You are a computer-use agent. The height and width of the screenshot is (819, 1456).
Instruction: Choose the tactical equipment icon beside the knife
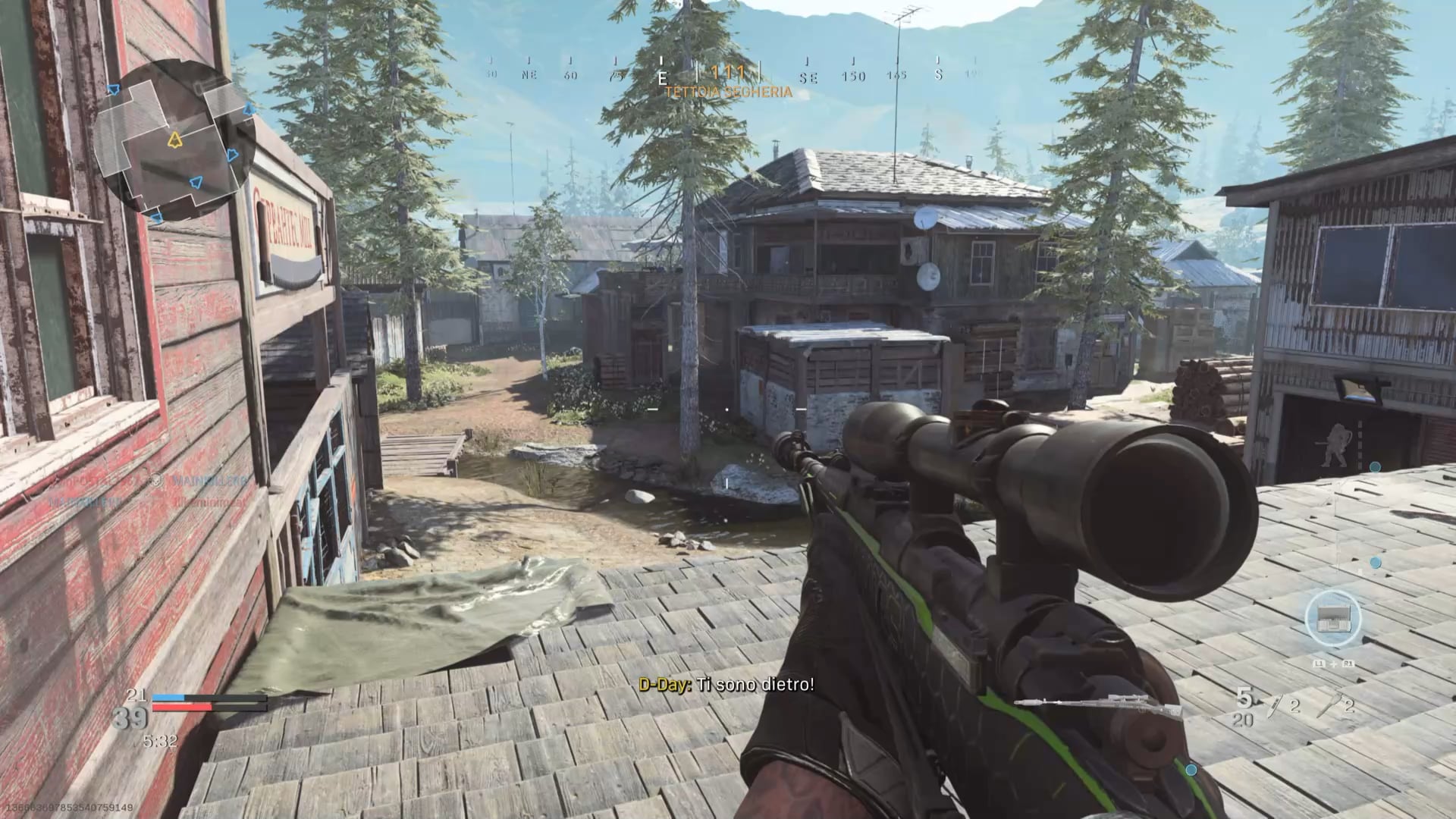point(1329,707)
